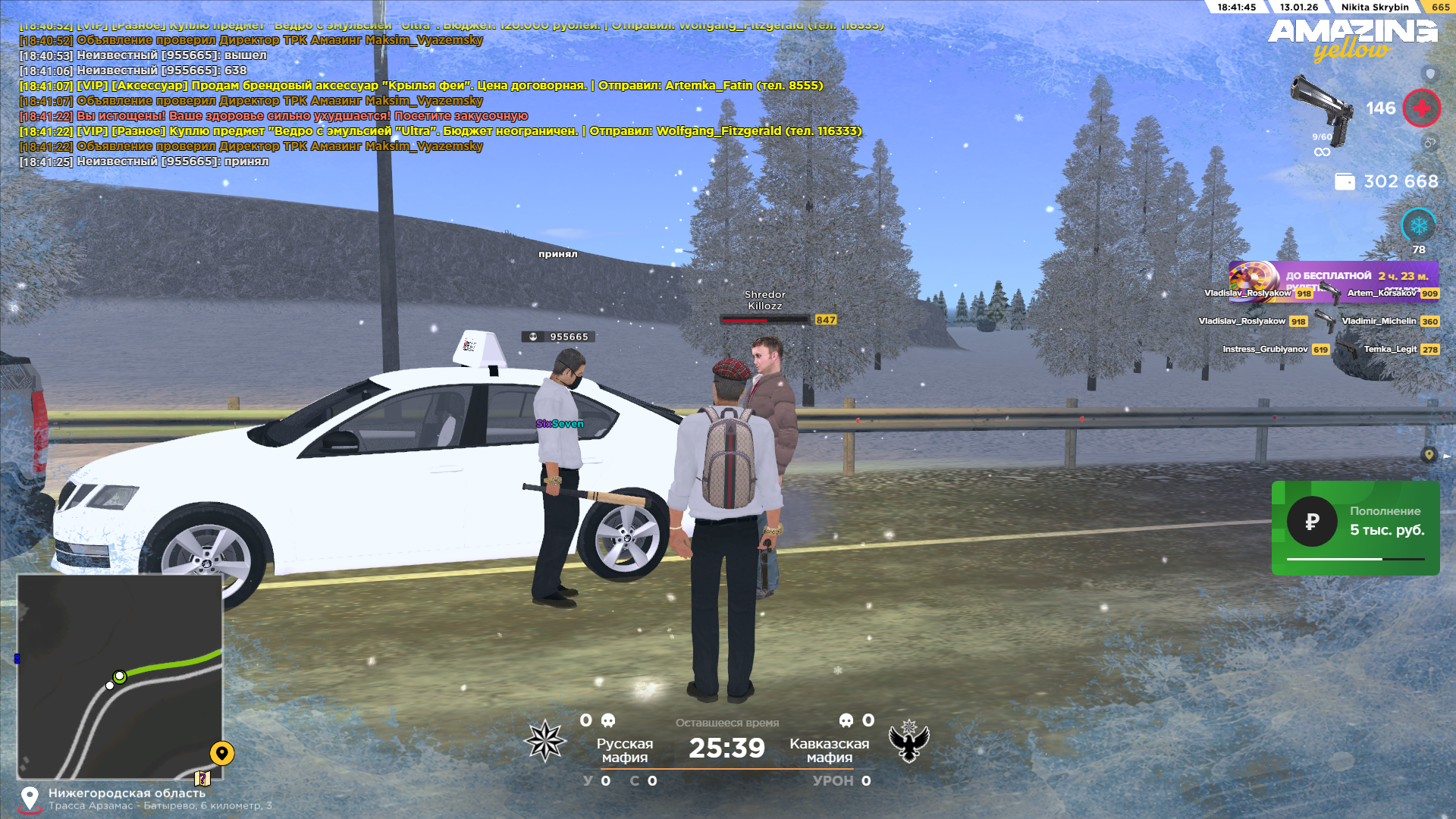Screen dimensions: 1456x819
Task: Click the wallet money icon
Action: [1345, 182]
